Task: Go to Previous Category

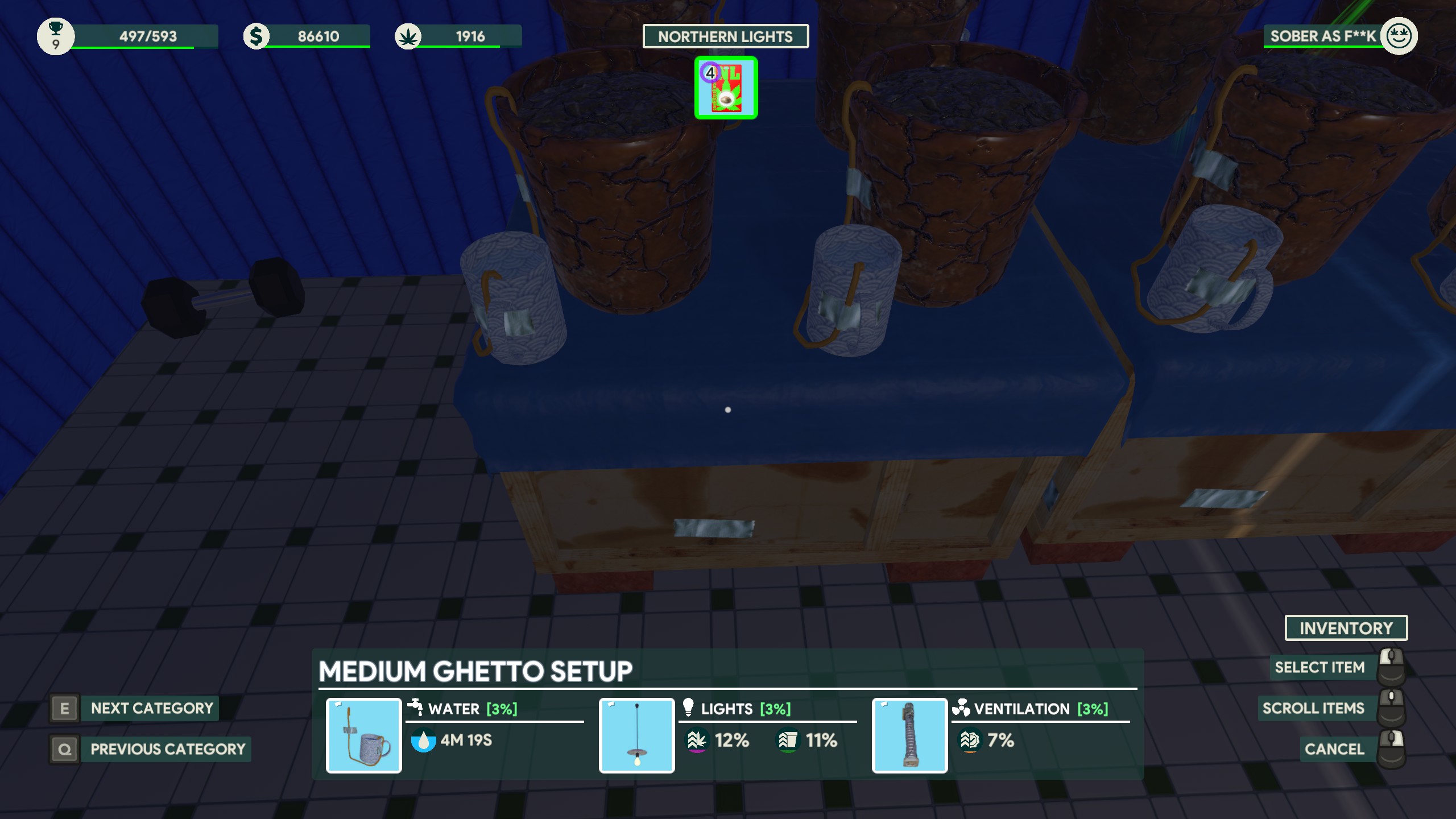Action: pos(167,749)
